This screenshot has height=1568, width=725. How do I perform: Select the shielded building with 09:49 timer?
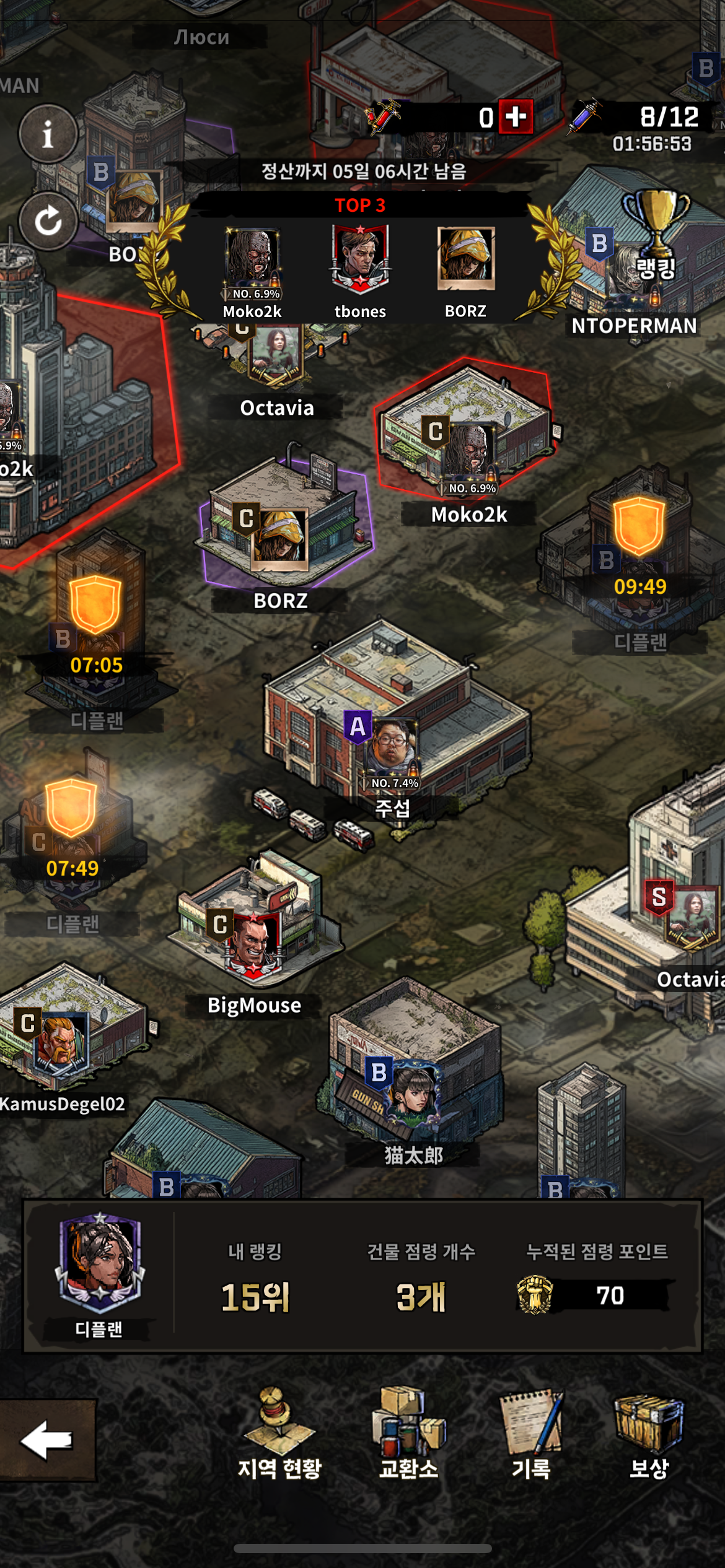[x=638, y=545]
